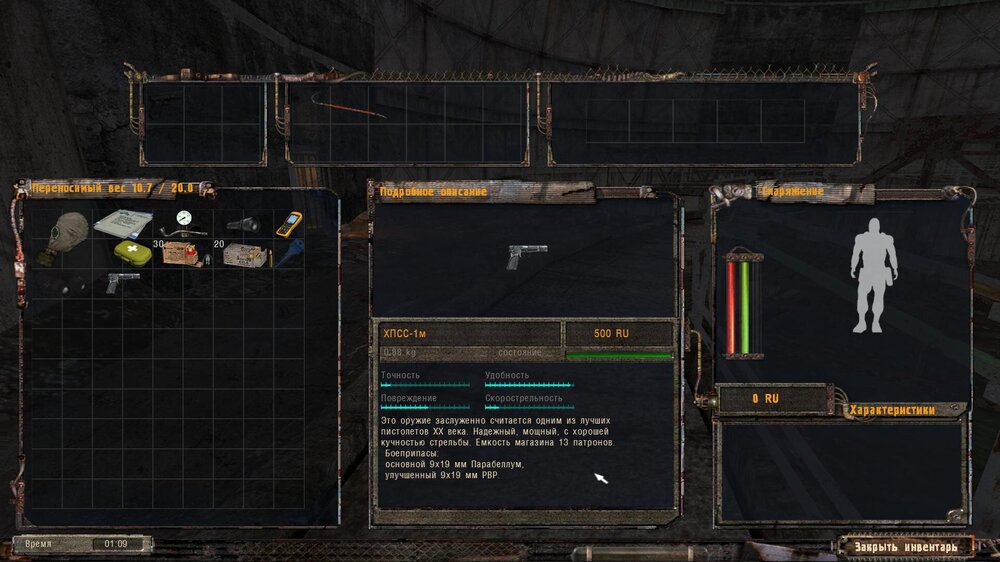Viewport: 1000px width, 562px height.
Task: Close inventory with the Закрыть инвентарь button
Action: point(904,547)
